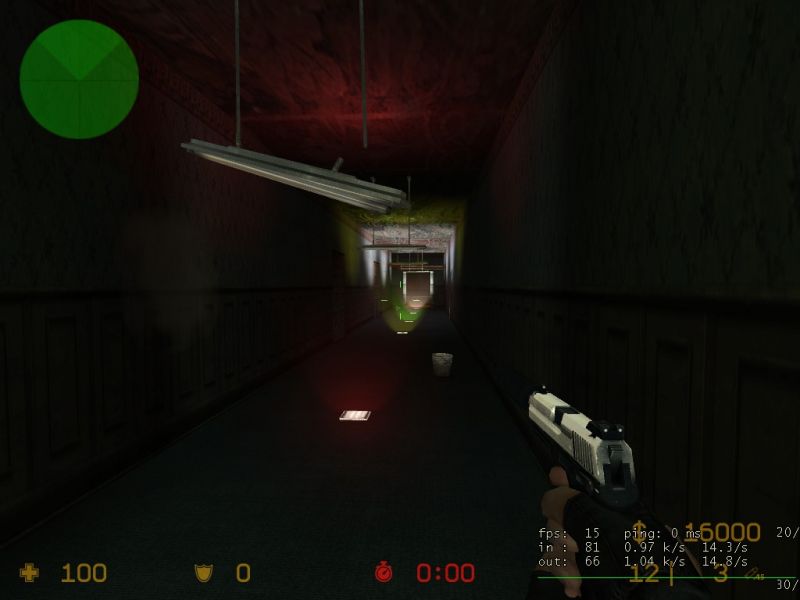
Task: Click the red round timer stopwatch icon
Action: coord(385,573)
